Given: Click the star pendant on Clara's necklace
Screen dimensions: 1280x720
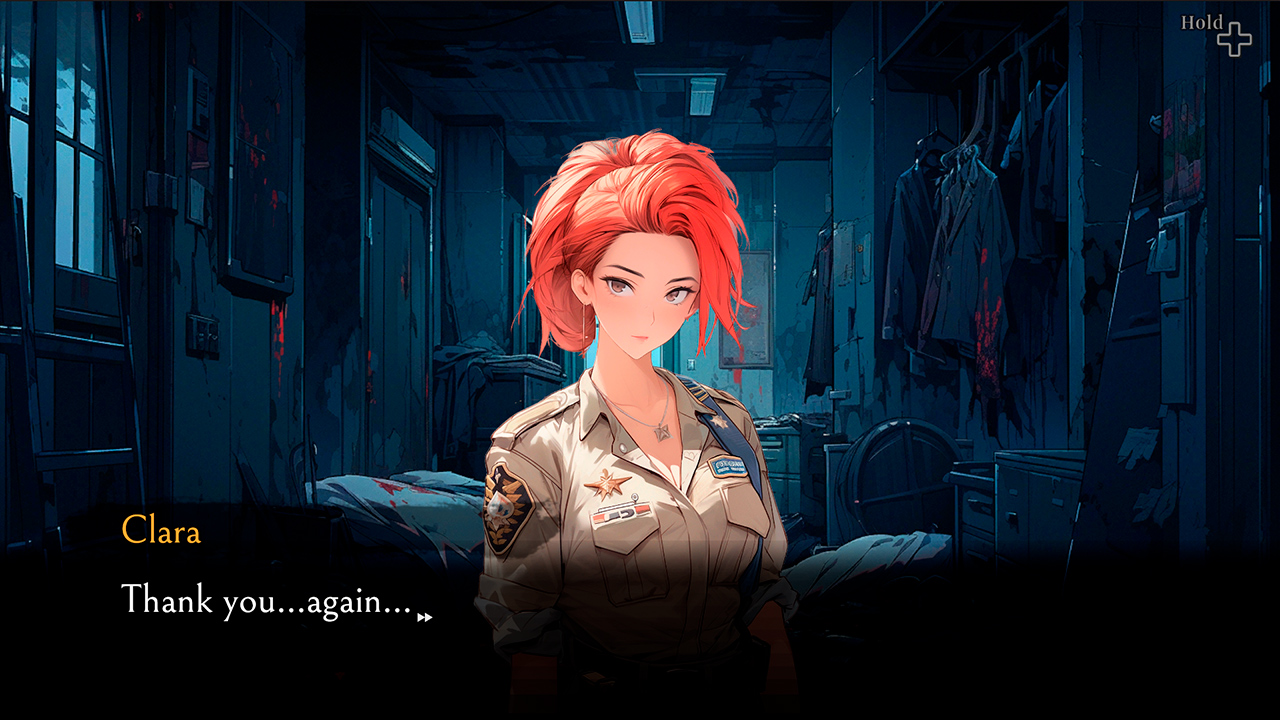Looking at the screenshot, I should point(662,432).
